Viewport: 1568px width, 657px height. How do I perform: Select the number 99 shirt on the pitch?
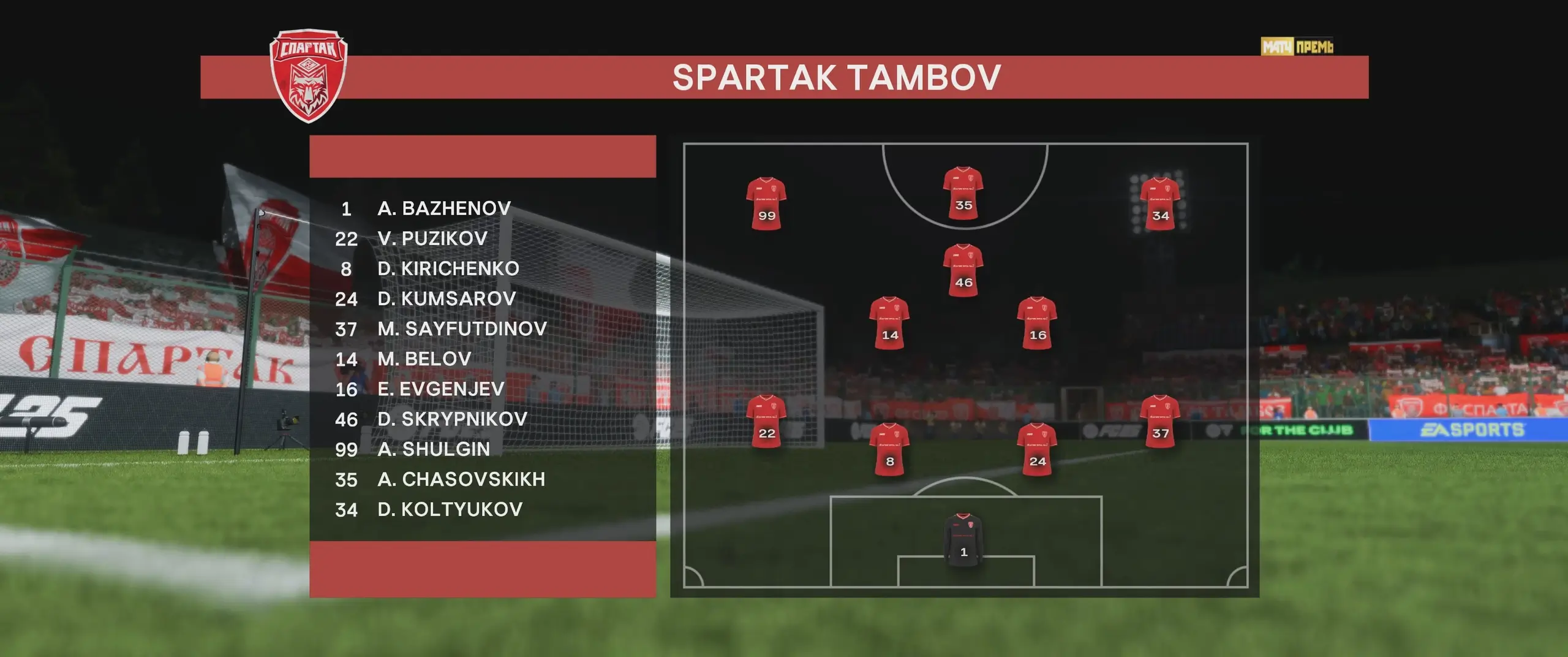766,203
